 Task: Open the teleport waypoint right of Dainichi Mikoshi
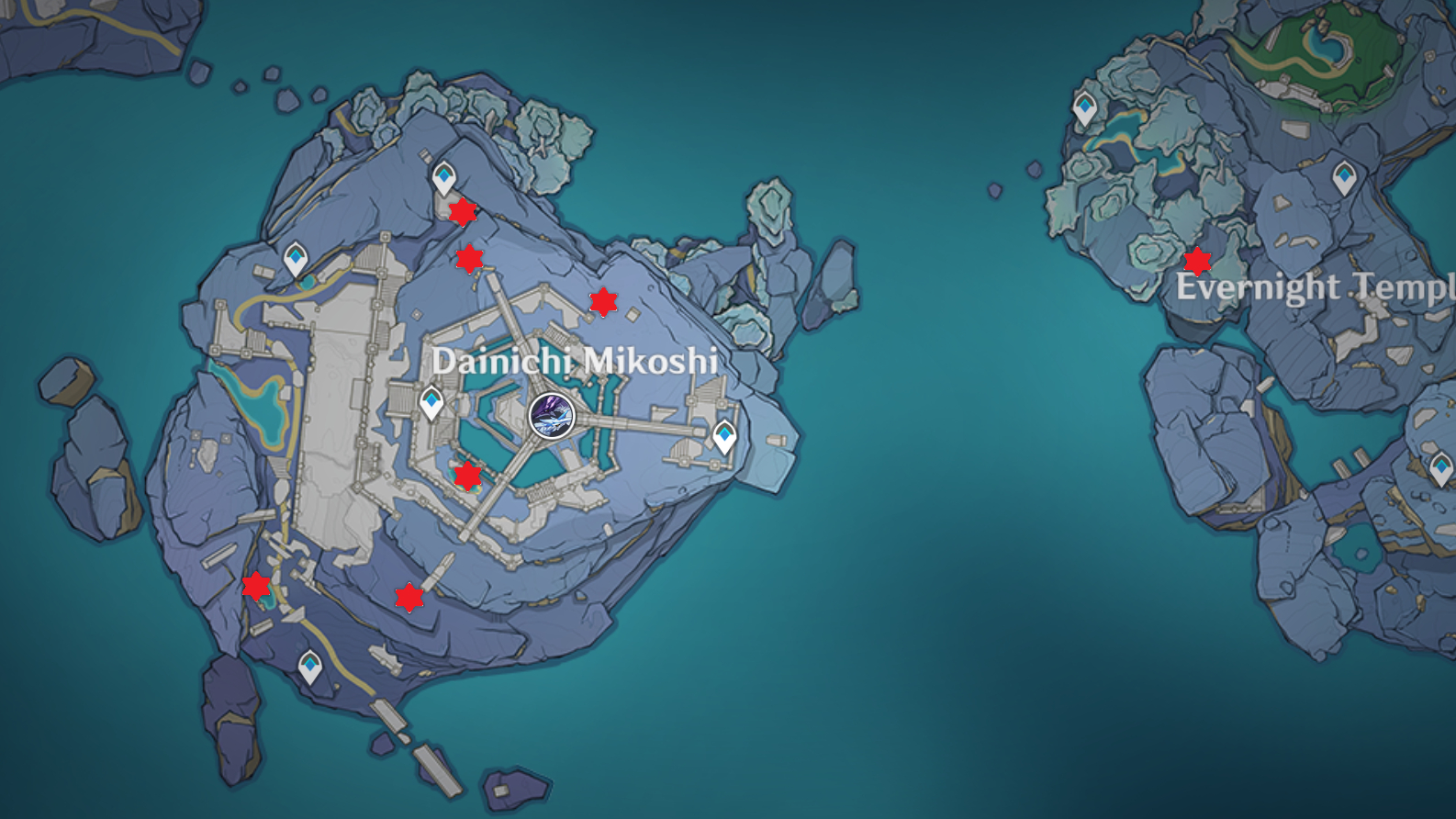point(724,434)
